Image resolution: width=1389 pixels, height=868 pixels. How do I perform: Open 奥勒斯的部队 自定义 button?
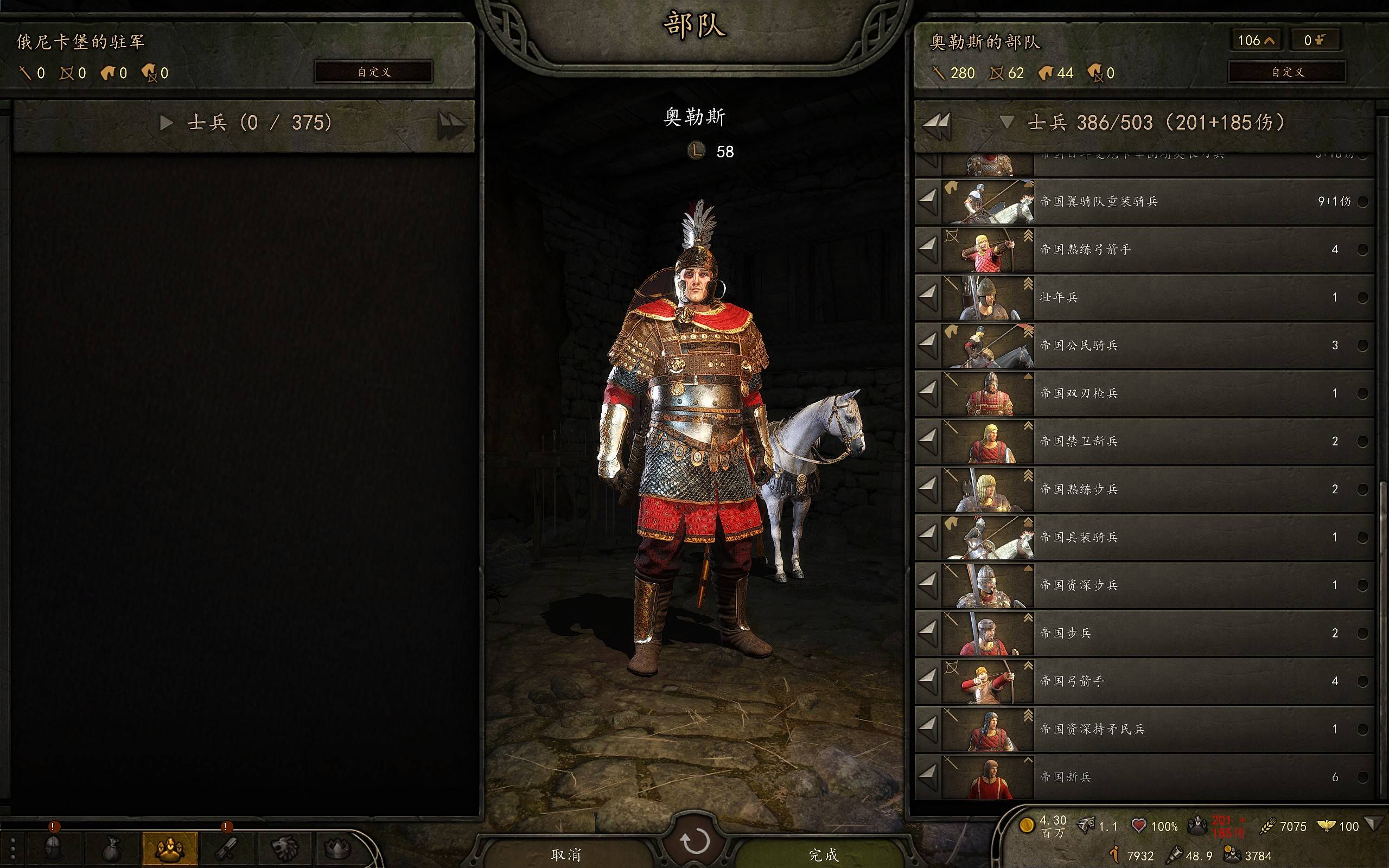coord(1287,72)
